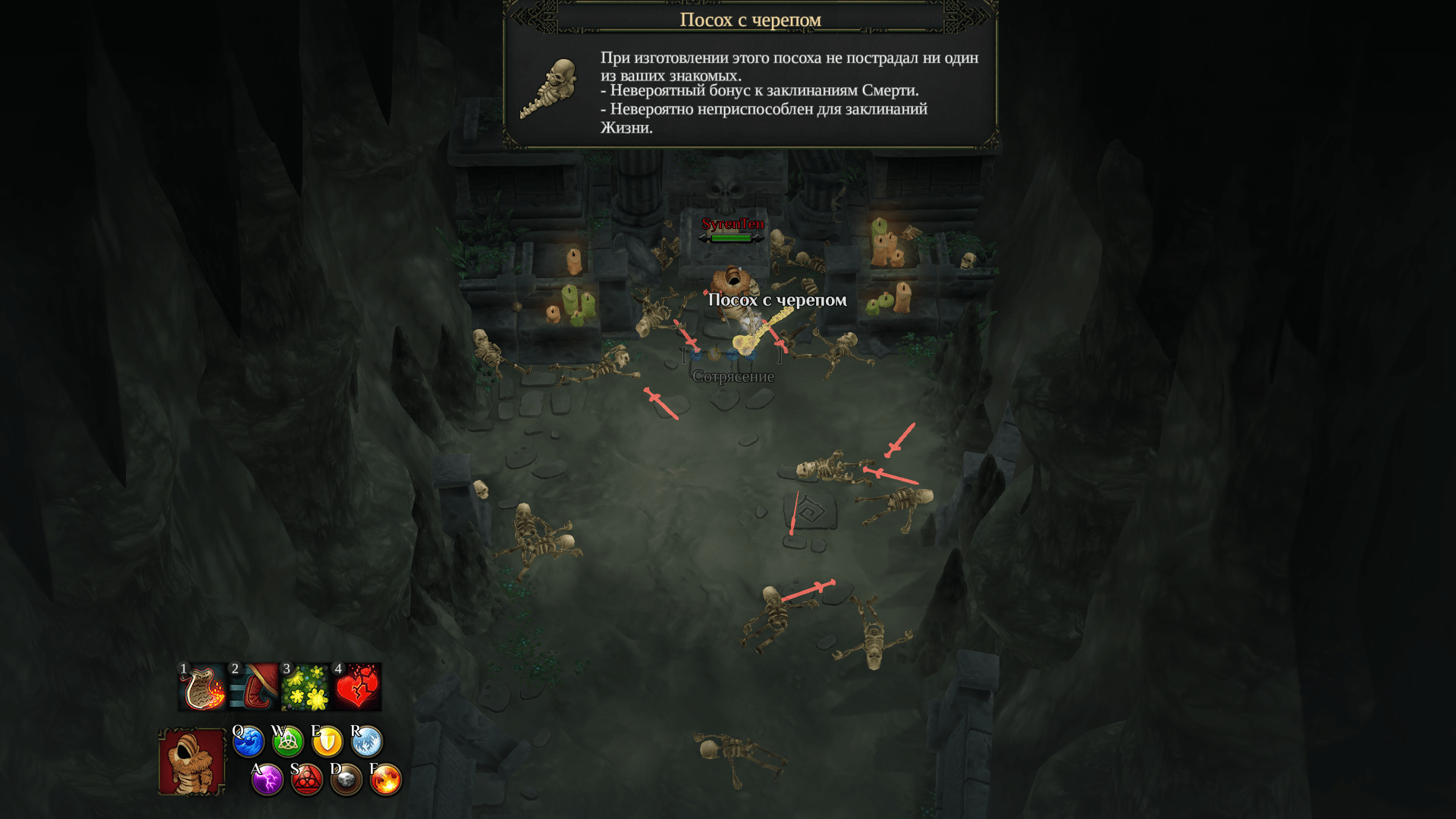Select the Fire element orb
Viewport: 1456px width, 819px height.
pos(386,780)
